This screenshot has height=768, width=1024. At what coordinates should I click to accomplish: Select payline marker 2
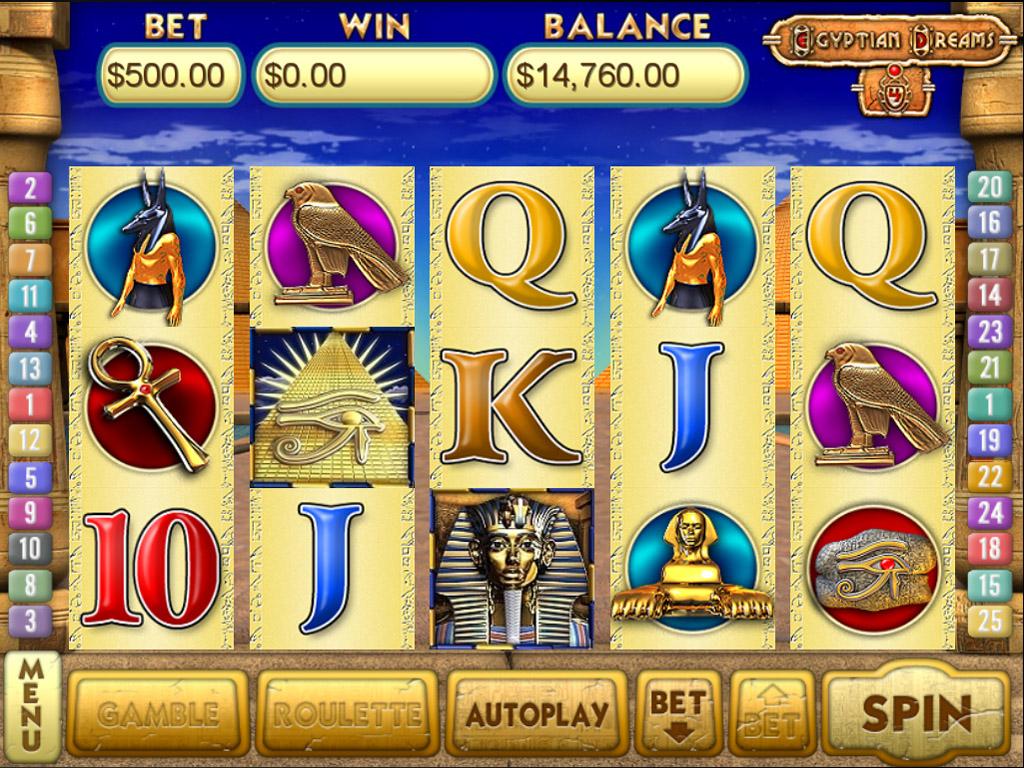click(30, 187)
